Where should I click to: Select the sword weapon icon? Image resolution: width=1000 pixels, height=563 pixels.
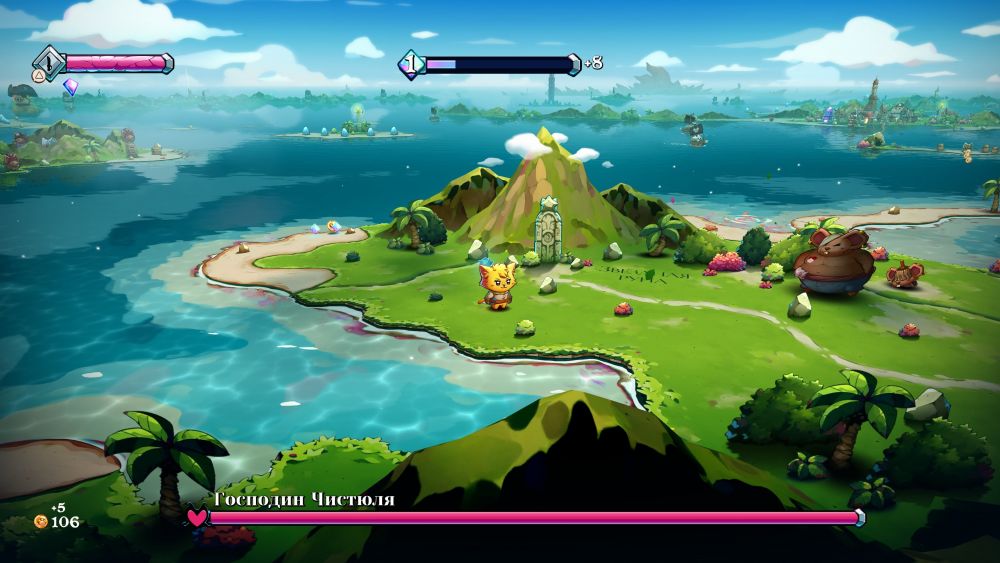48,62
